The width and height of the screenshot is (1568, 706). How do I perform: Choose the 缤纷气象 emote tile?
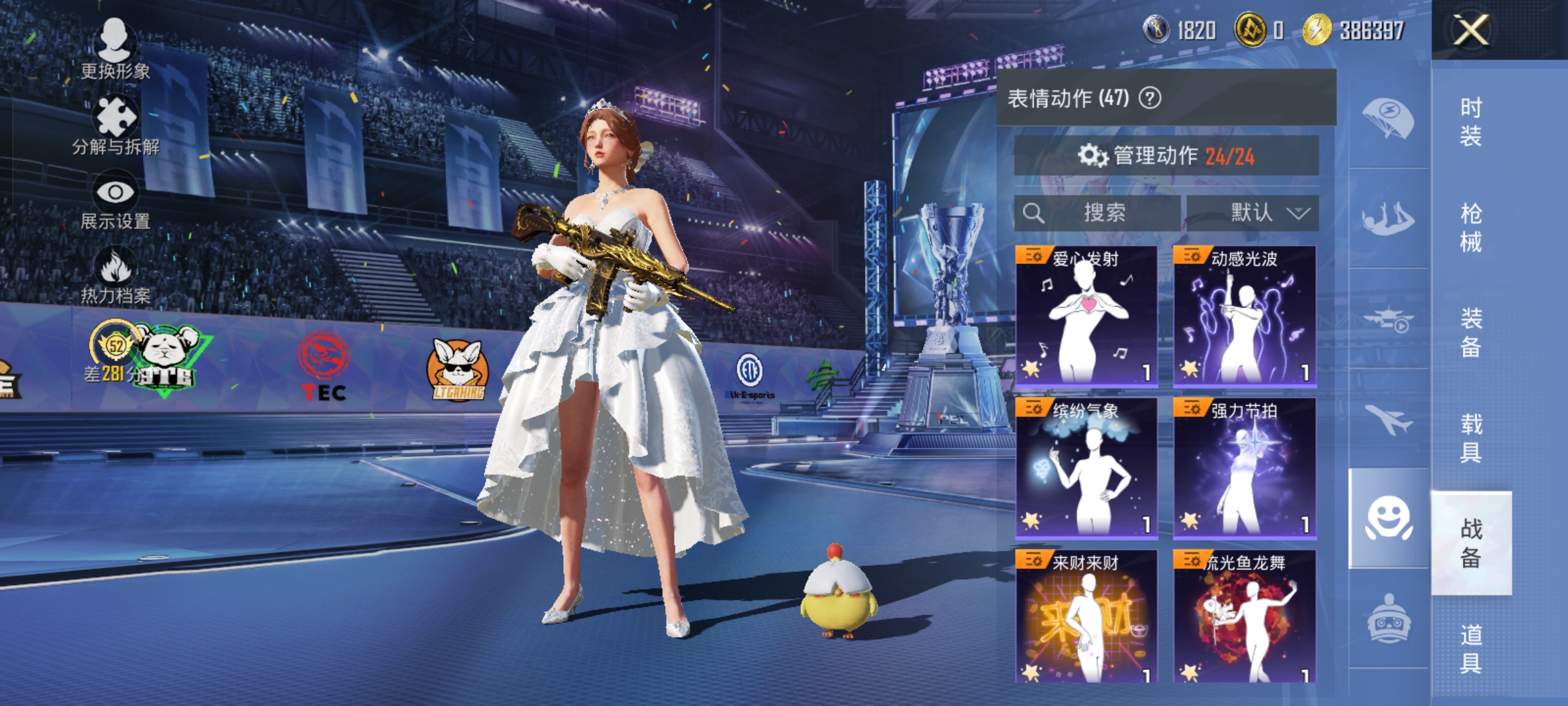(1086, 468)
